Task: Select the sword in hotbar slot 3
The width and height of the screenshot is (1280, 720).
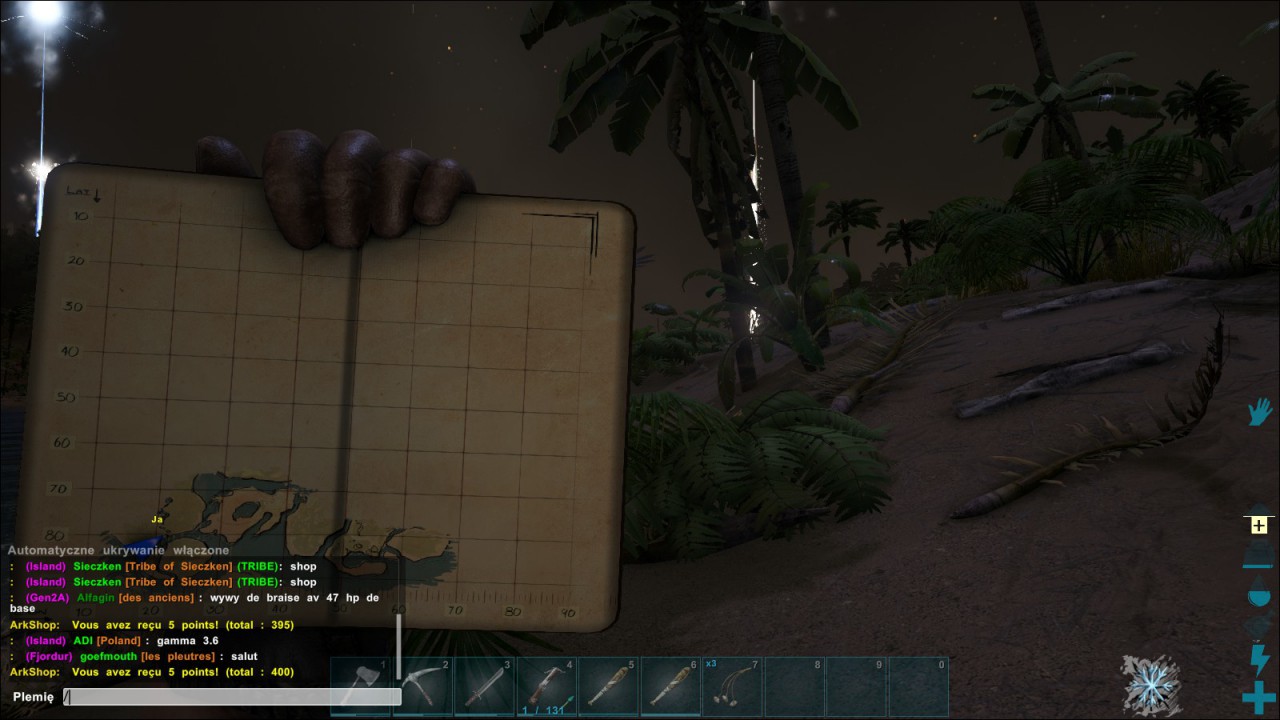Action: tap(484, 686)
